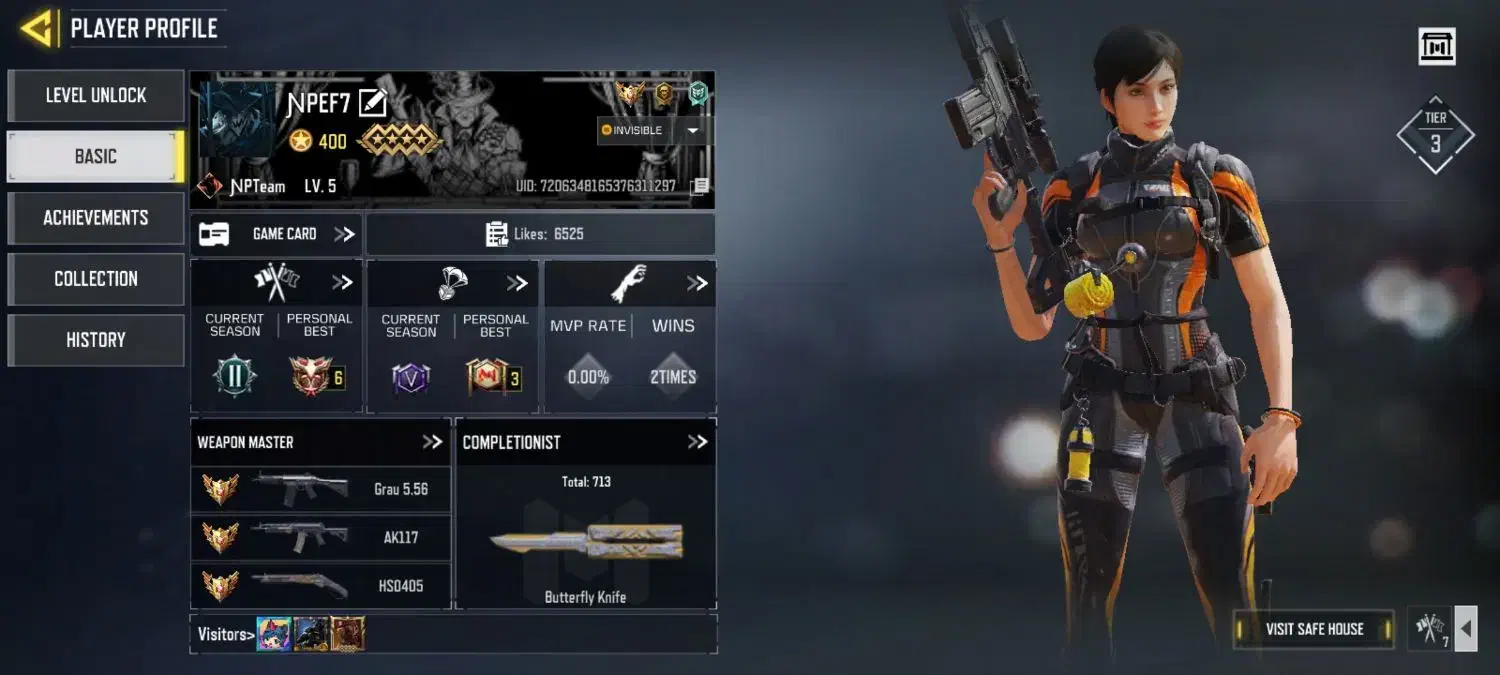Switch to the Achievements tab
The height and width of the screenshot is (675, 1500).
(x=96, y=218)
